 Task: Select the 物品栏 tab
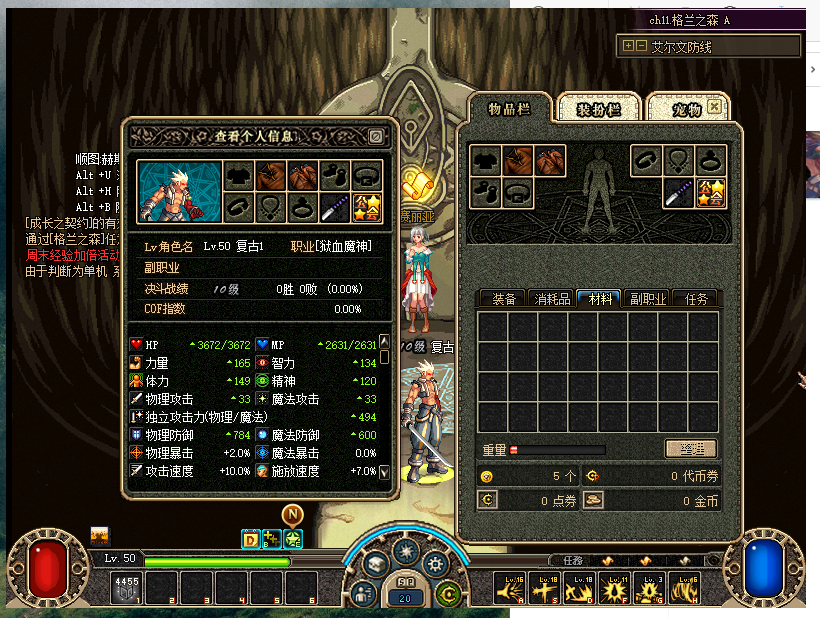[508, 108]
